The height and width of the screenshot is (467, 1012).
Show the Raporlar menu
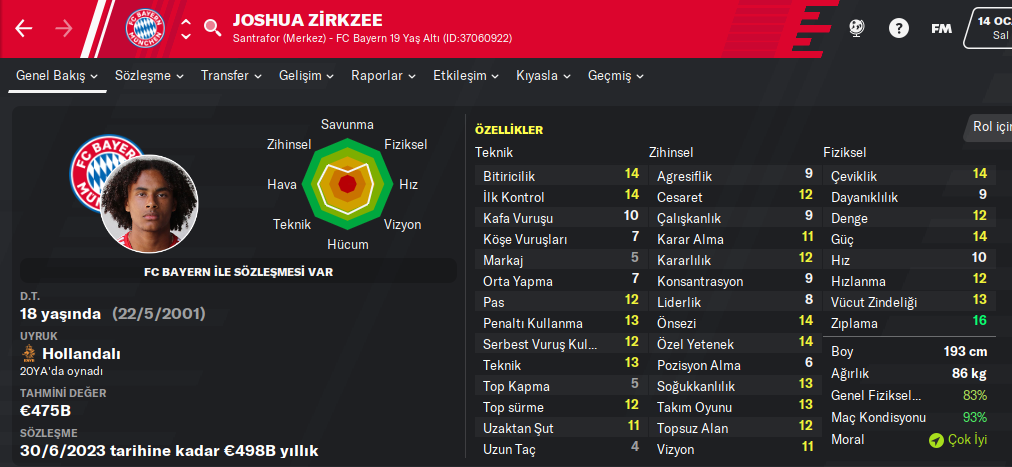tap(384, 76)
